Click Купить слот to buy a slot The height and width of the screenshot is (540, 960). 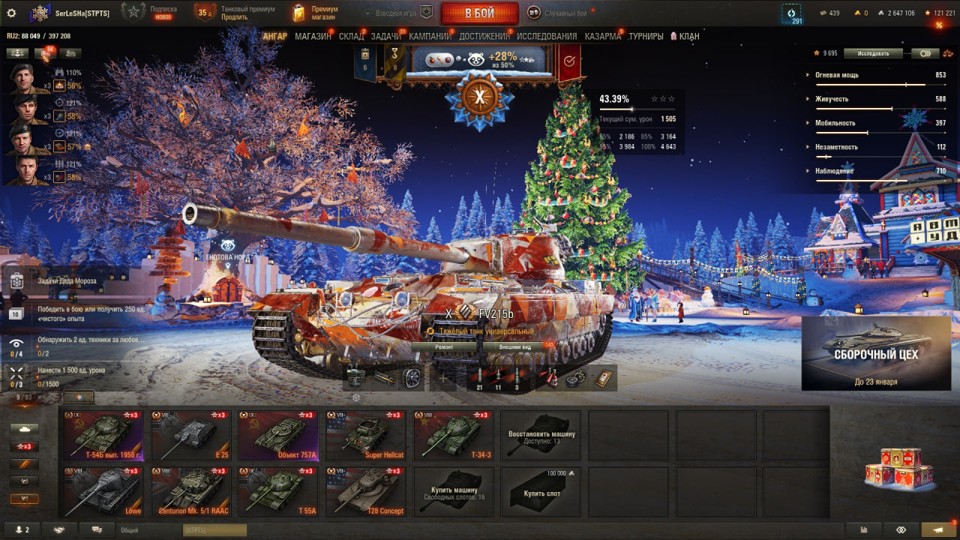(x=541, y=491)
